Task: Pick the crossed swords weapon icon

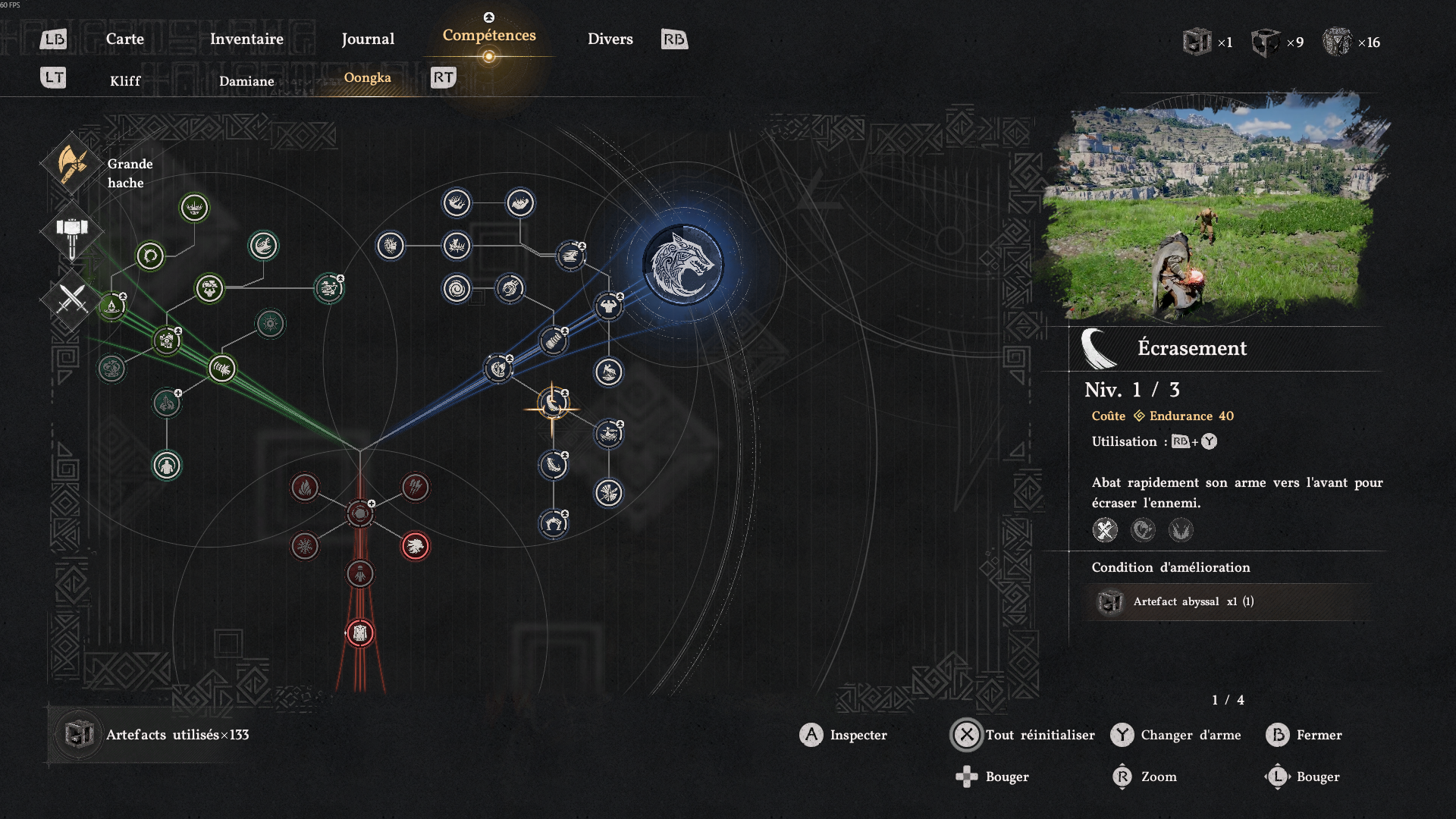Action: tap(72, 298)
